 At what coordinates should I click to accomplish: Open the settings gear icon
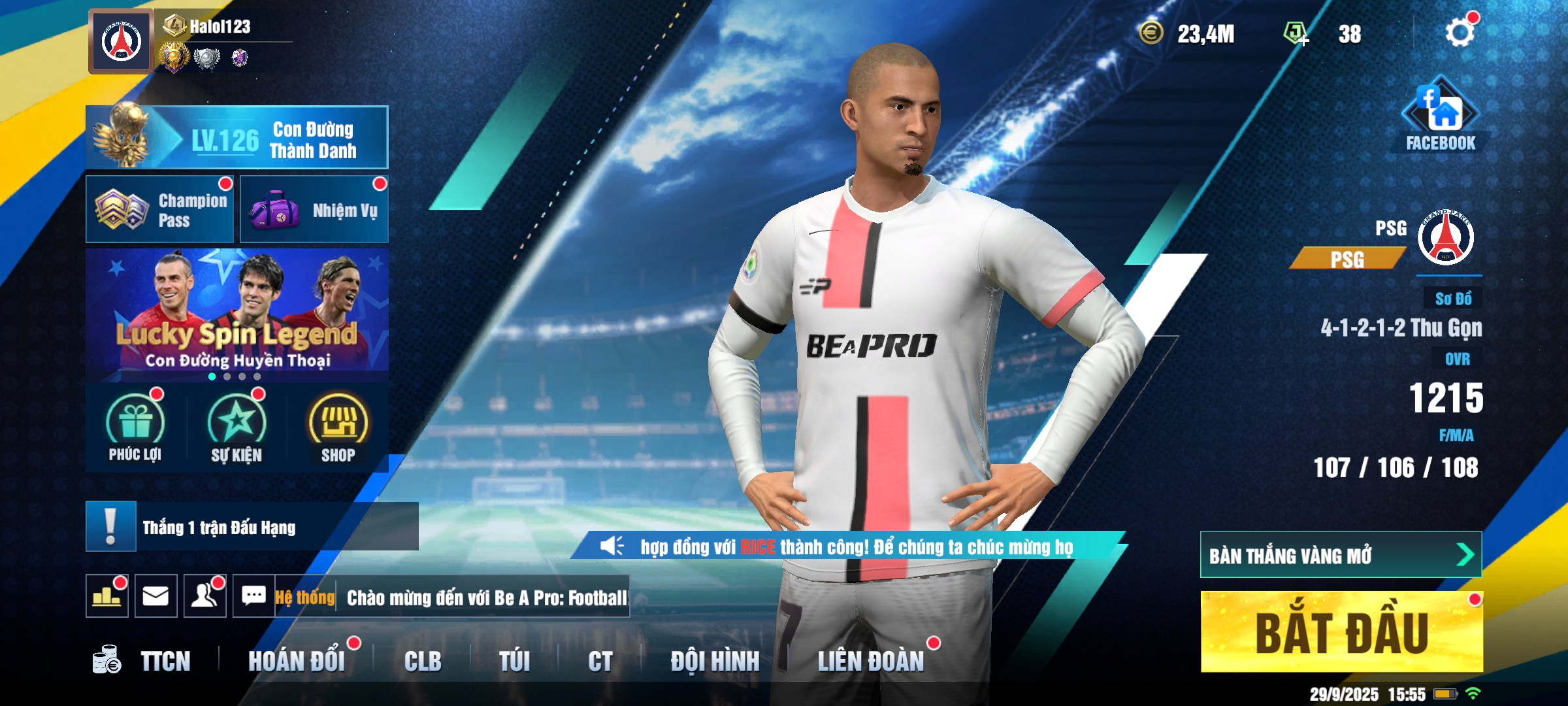[1459, 33]
